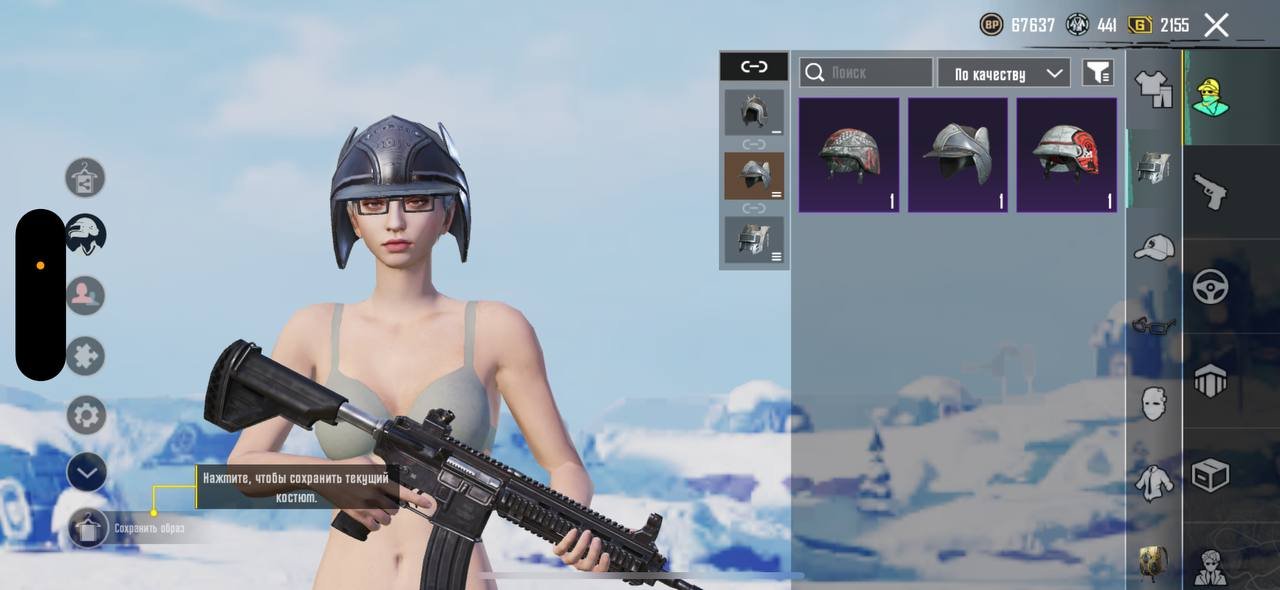Open the По качеству sort dropdown

(x=1004, y=73)
